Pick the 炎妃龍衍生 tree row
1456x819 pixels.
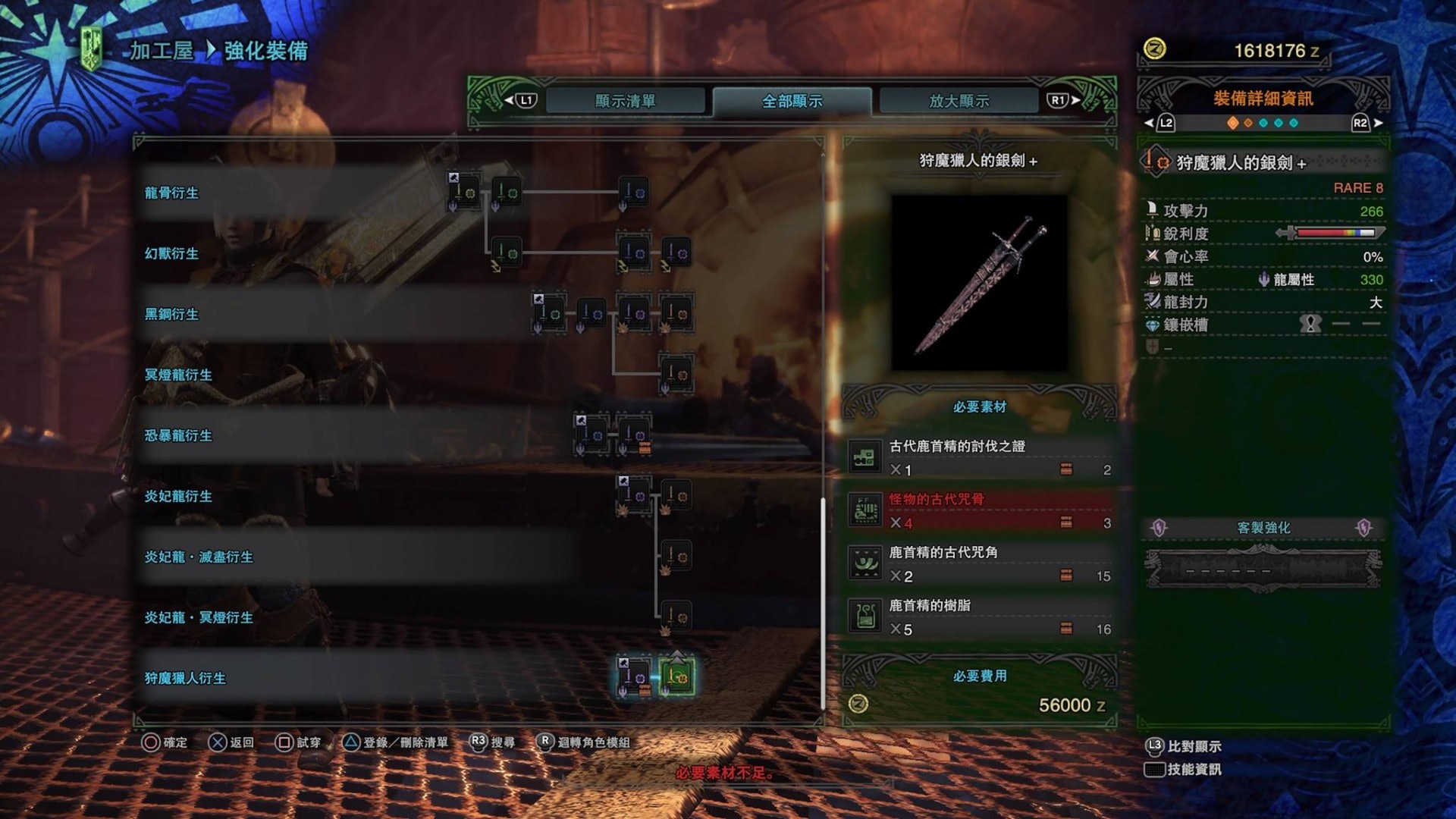pos(178,496)
